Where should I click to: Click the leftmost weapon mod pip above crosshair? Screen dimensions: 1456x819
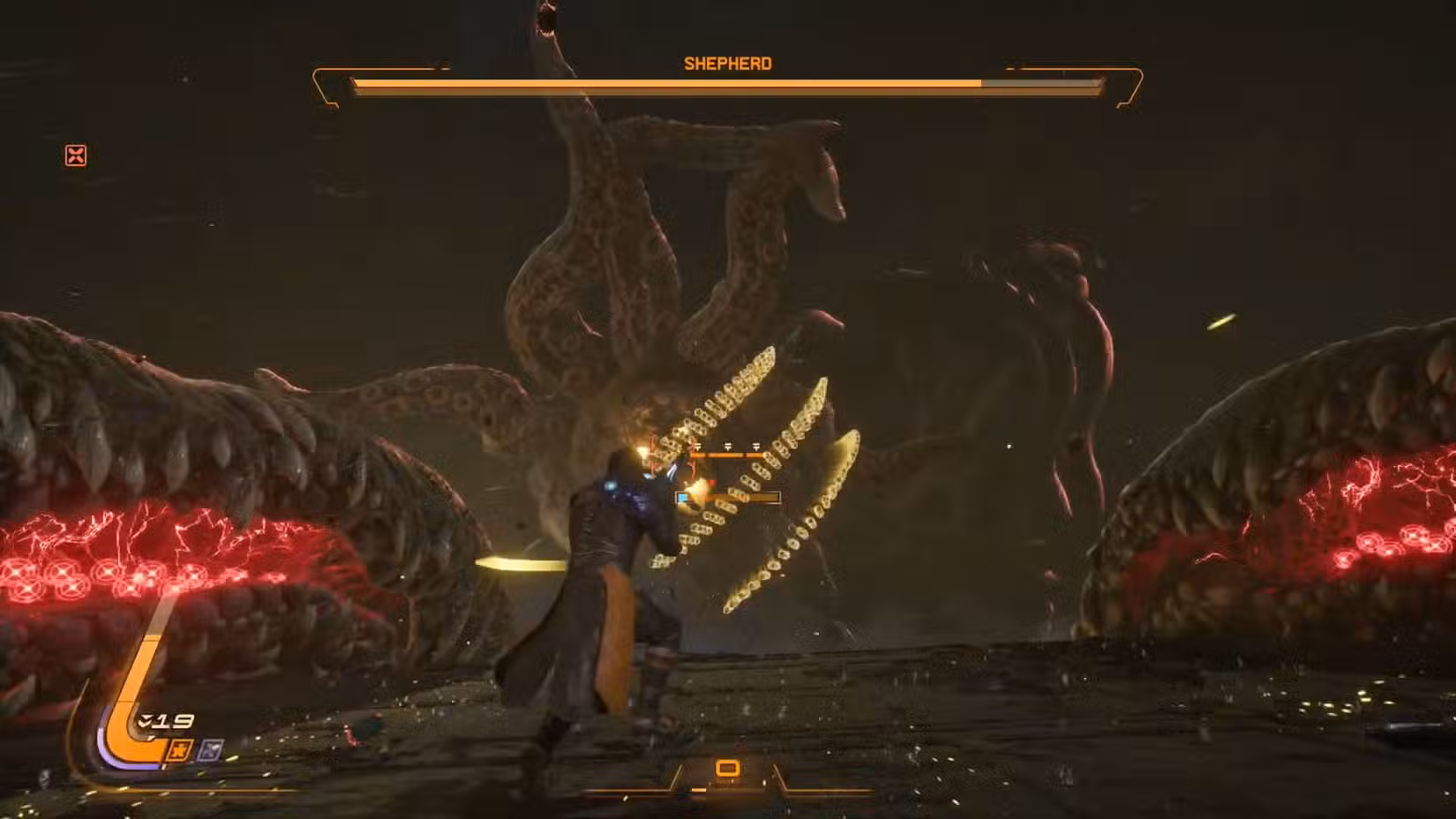click(x=698, y=446)
